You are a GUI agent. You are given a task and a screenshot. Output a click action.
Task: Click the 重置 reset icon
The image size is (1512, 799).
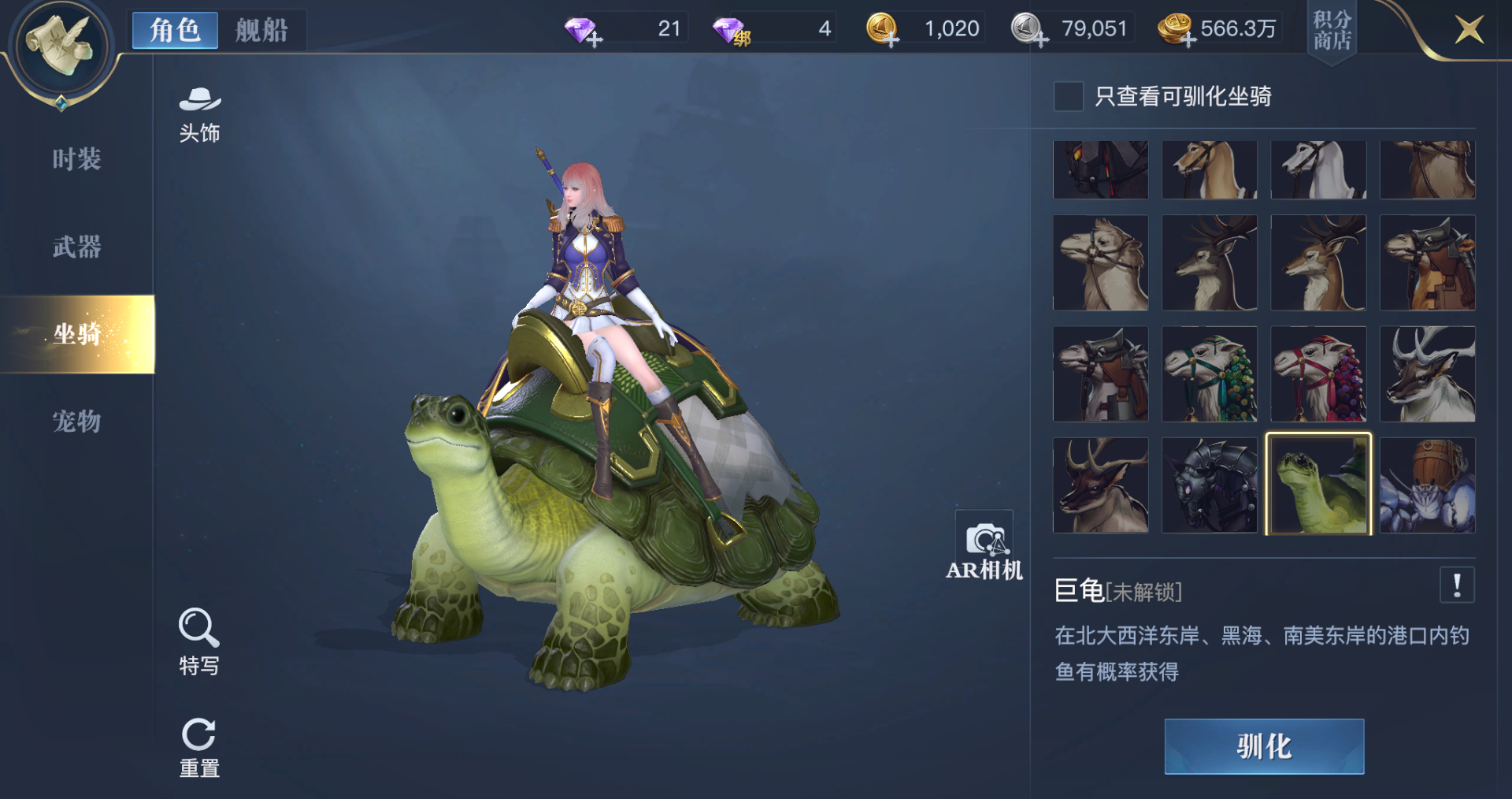pos(199,733)
